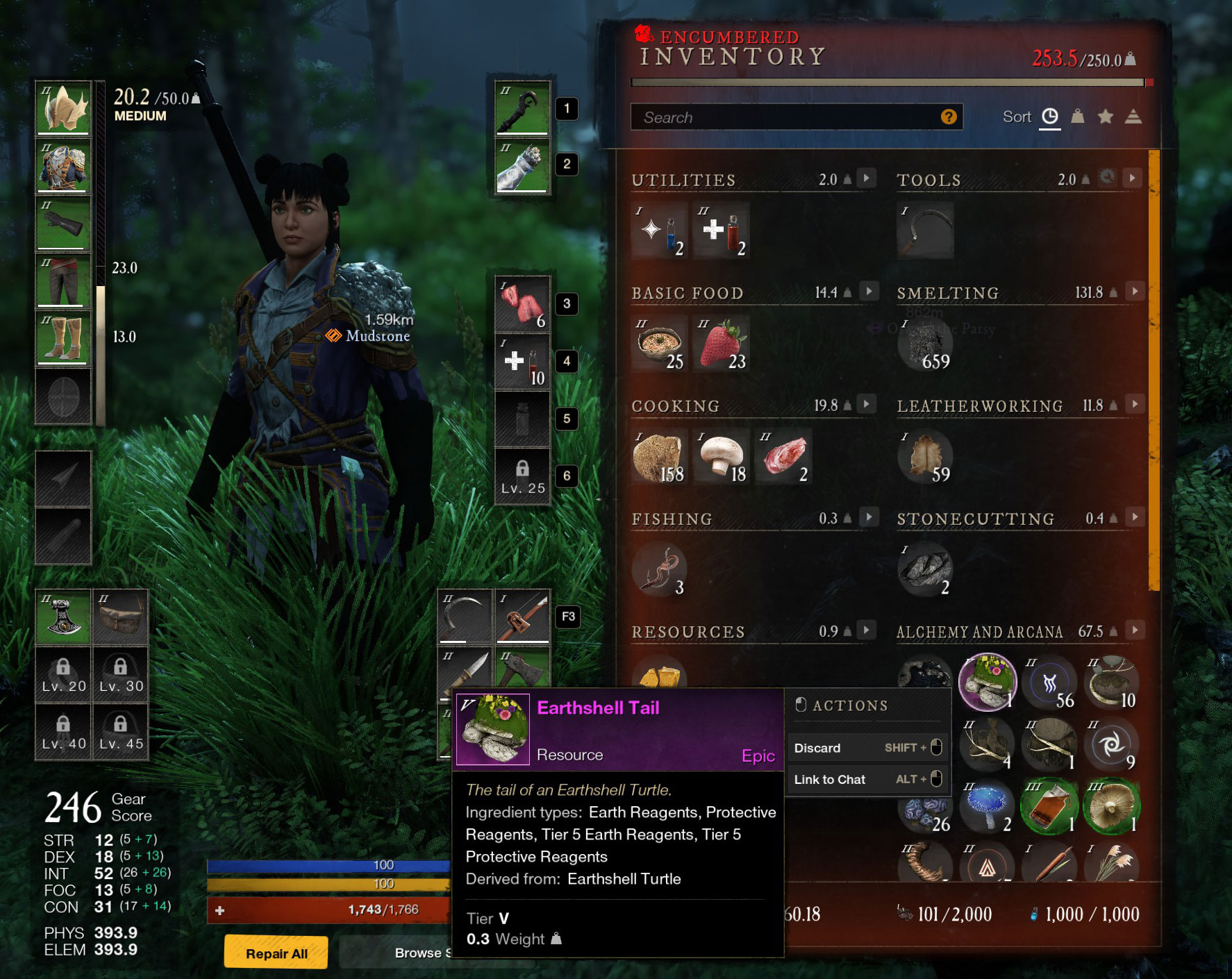Screen dimensions: 1232x979
Task: Click the Repair All button
Action: pyautogui.click(x=276, y=953)
